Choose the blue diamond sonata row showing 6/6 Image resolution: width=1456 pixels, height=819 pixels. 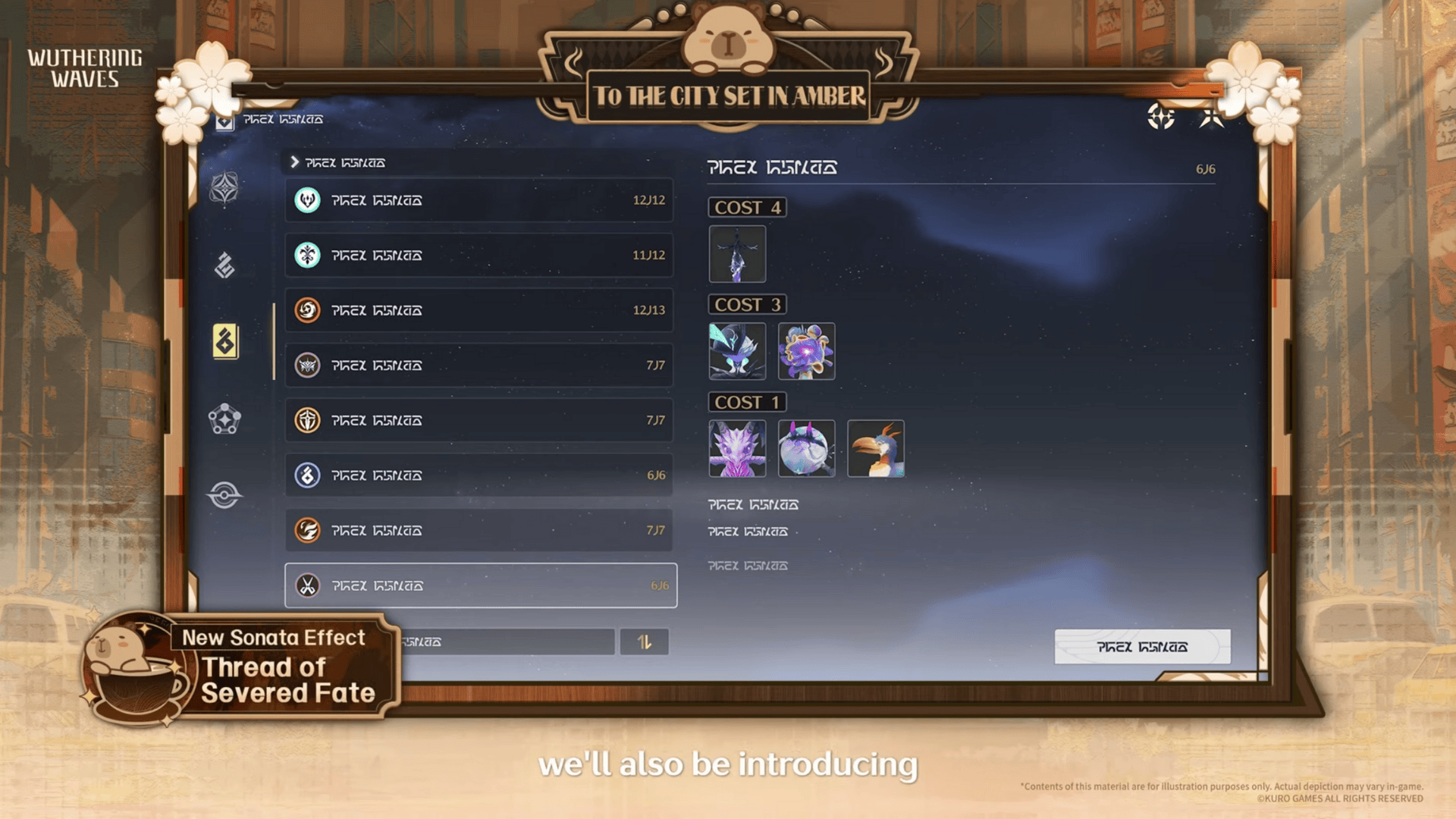click(x=479, y=475)
